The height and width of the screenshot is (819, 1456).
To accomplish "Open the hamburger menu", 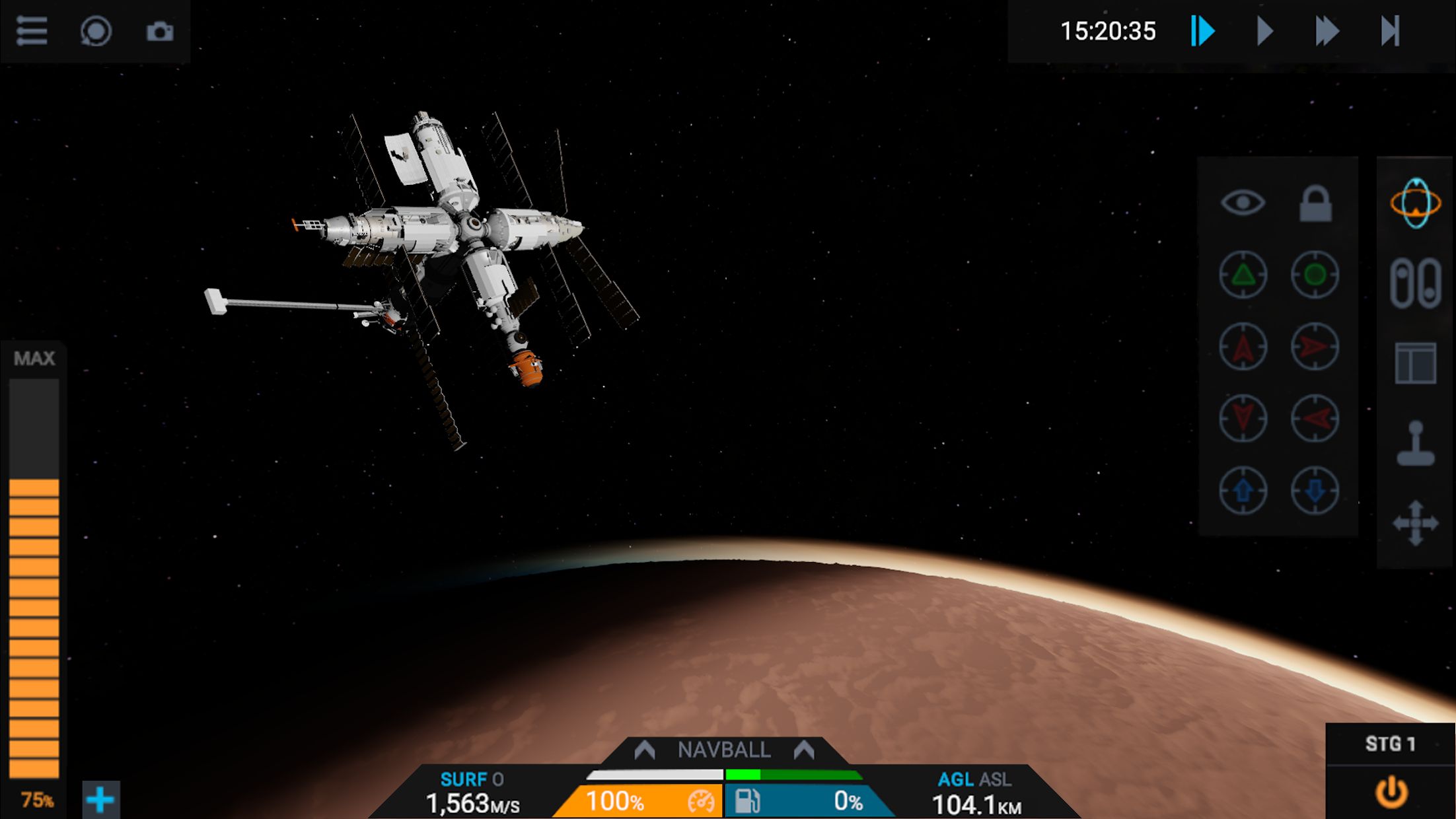I will click(x=32, y=31).
